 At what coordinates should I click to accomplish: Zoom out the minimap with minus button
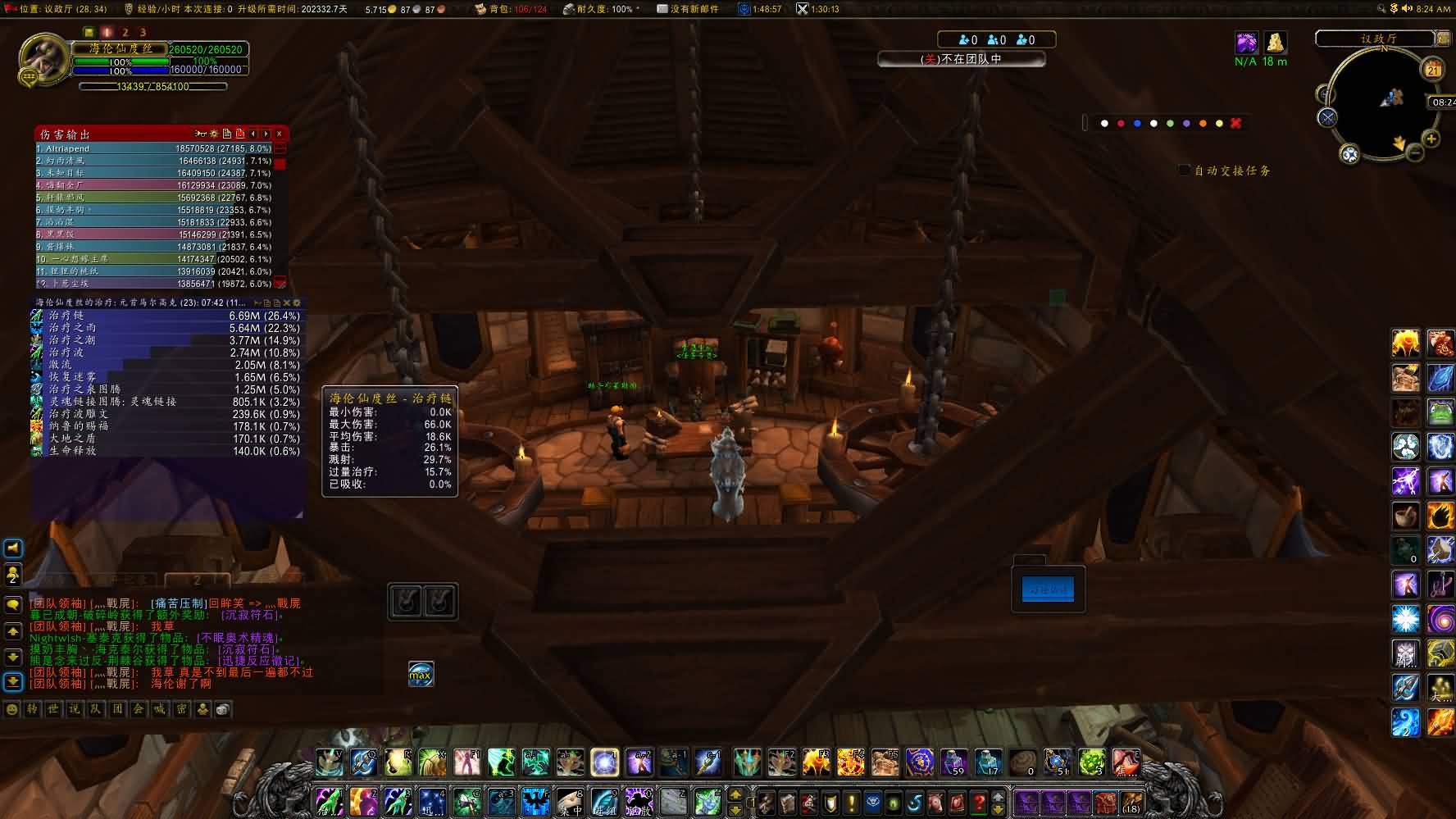[1415, 152]
